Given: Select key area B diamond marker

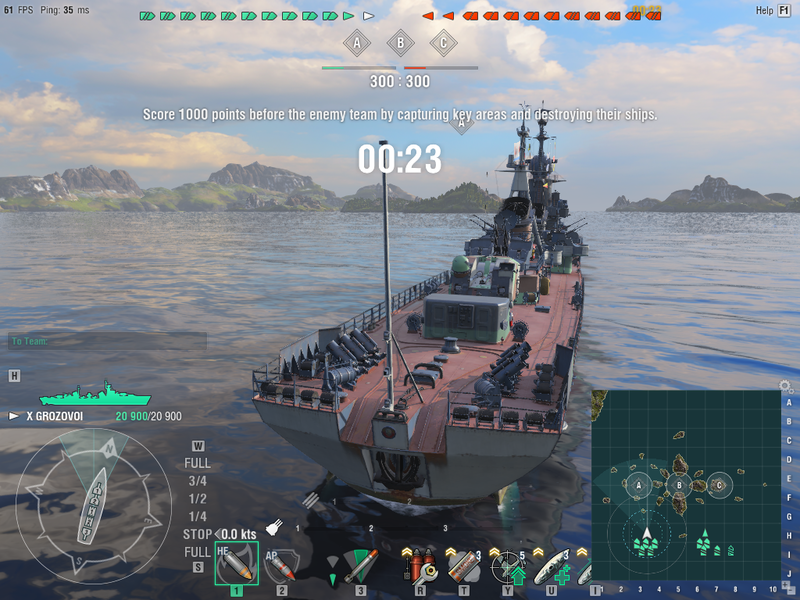Looking at the screenshot, I should 400,43.
